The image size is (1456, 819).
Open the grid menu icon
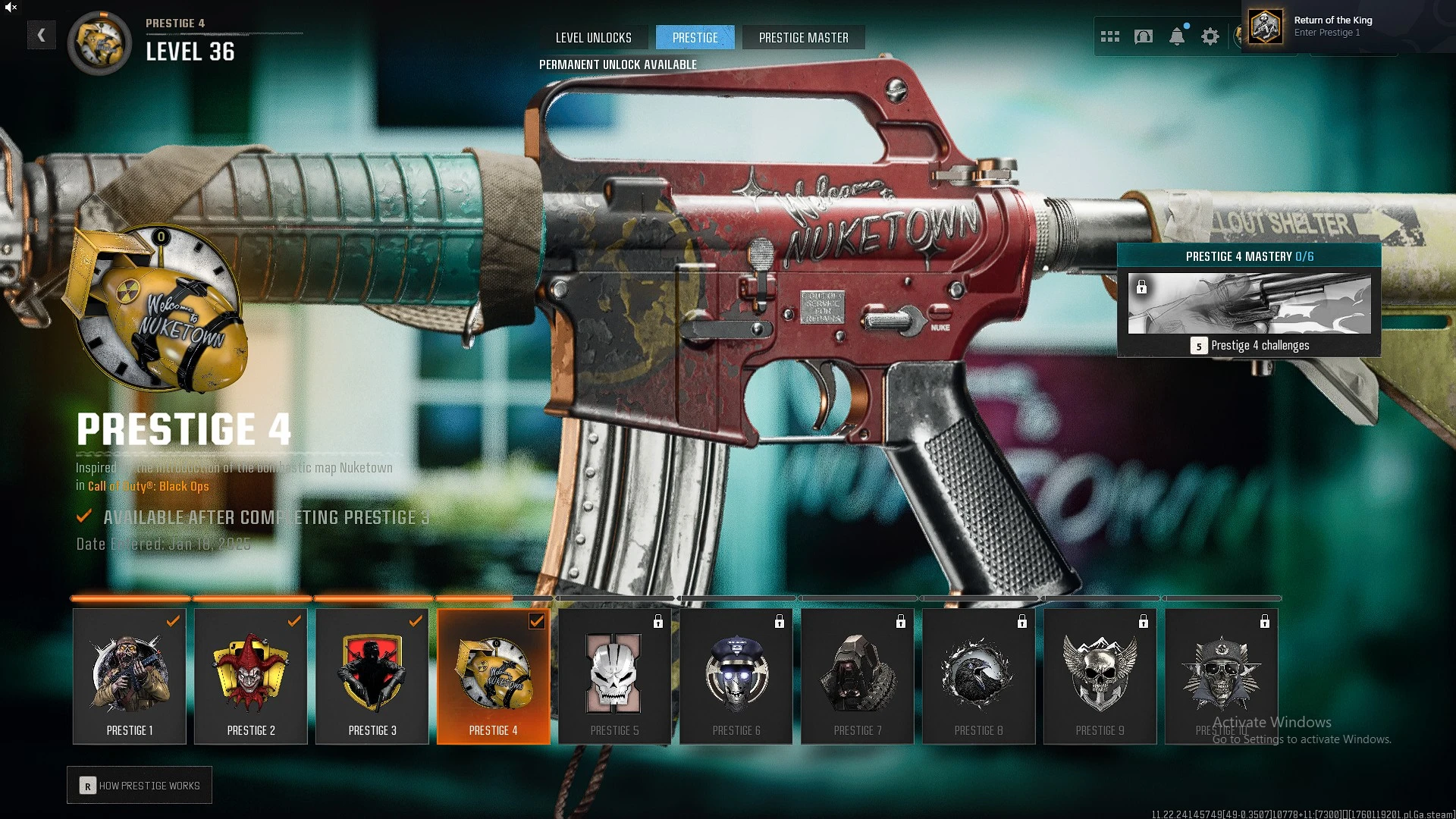pos(1110,36)
